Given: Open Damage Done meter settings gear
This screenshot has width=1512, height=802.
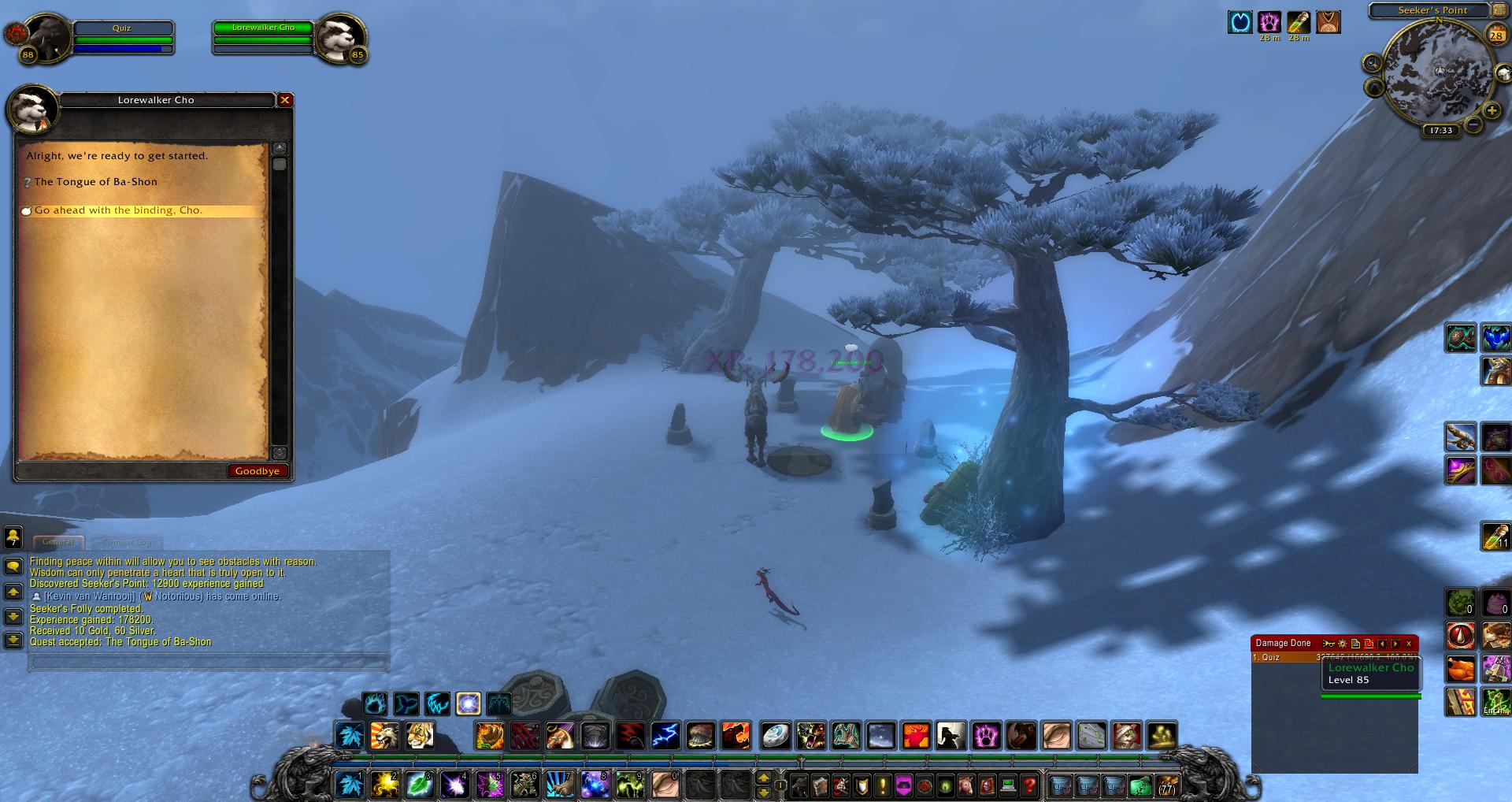Looking at the screenshot, I should tap(1343, 644).
